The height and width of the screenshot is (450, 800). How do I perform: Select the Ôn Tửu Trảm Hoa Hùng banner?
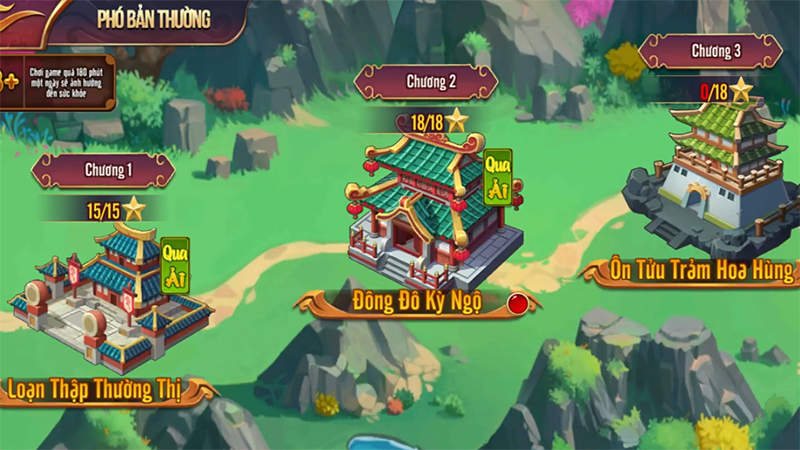click(x=700, y=270)
